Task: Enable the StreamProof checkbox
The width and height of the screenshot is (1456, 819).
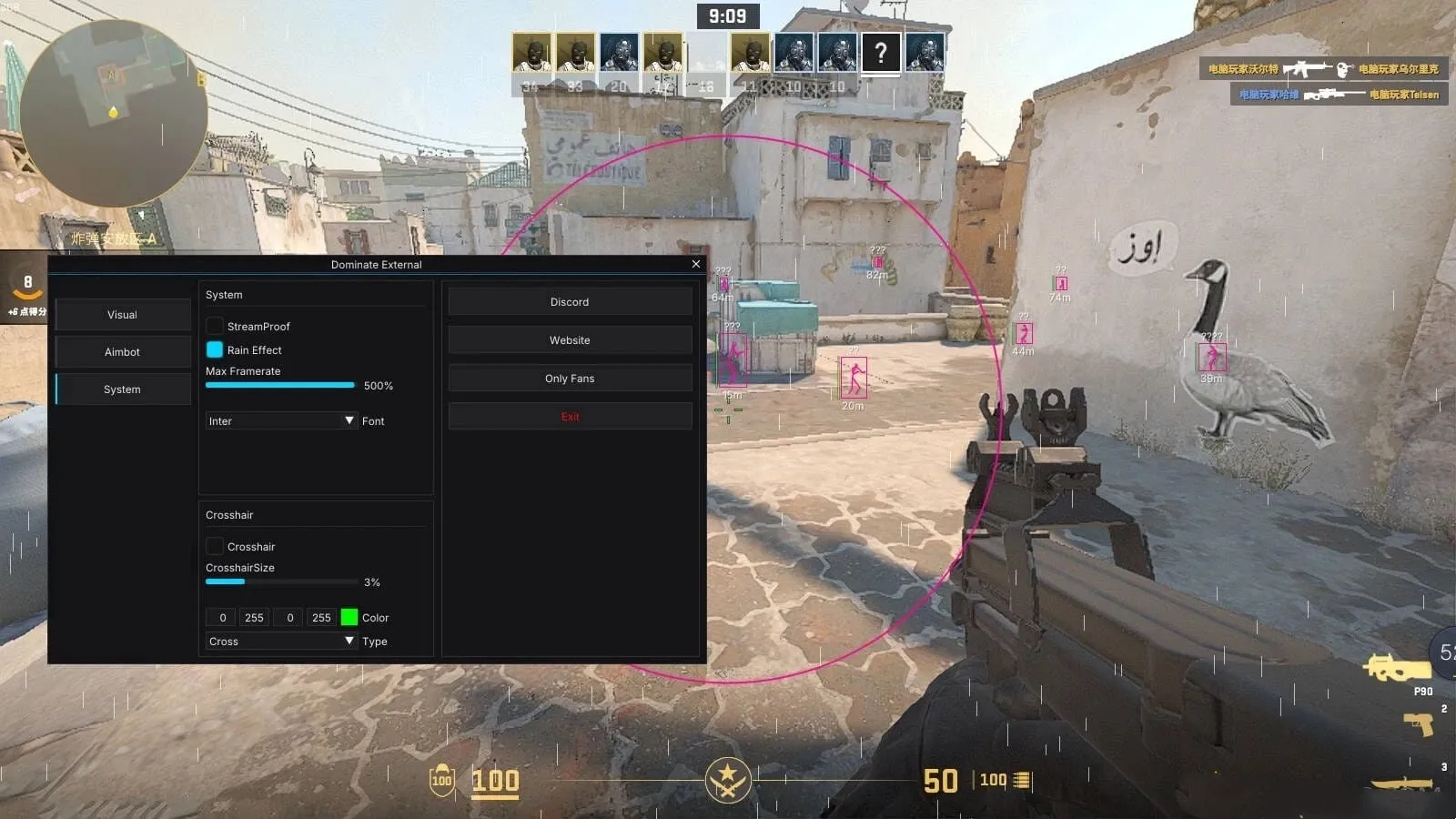Action: click(215, 326)
